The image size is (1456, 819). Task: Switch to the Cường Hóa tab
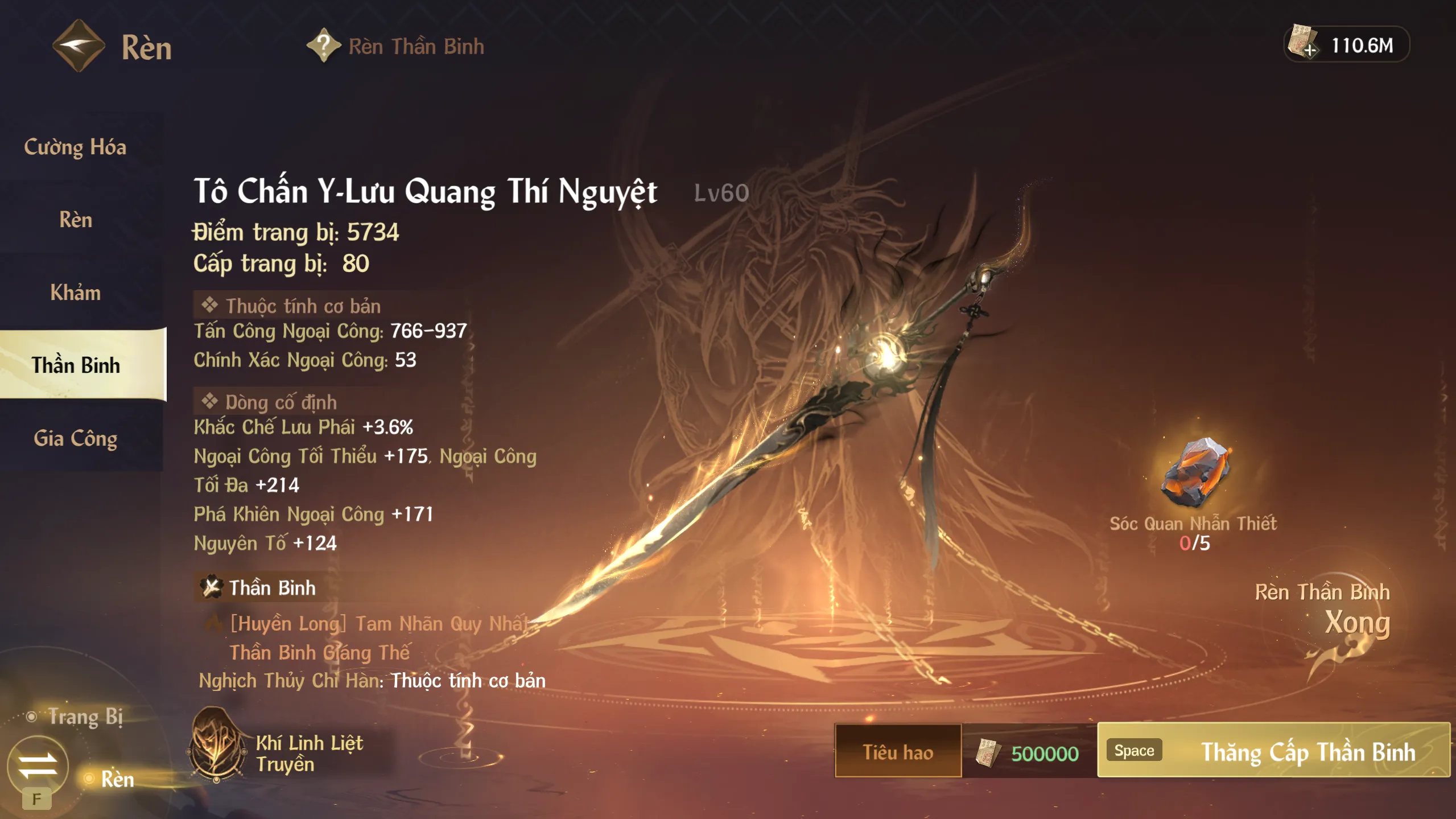(76, 147)
